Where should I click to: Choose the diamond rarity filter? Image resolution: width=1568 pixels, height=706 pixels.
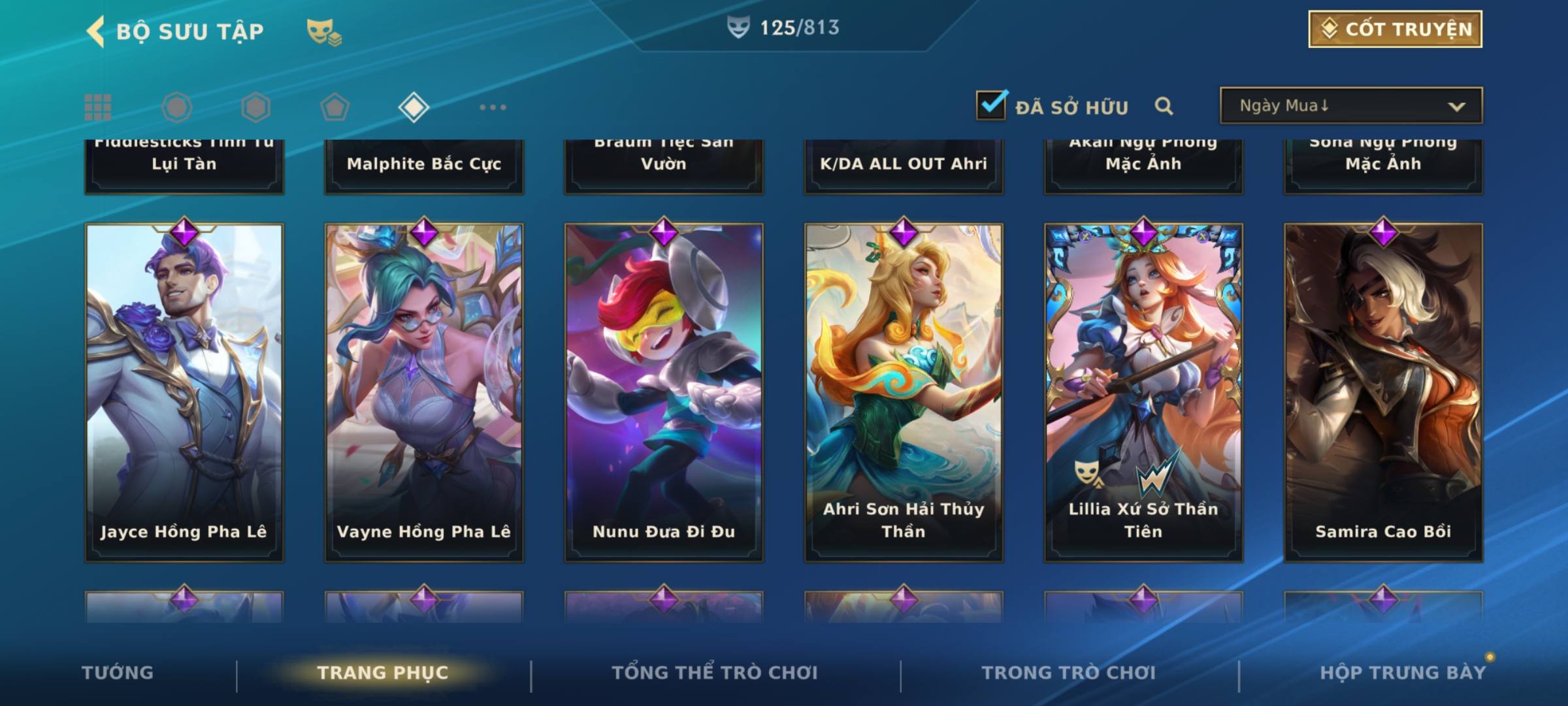coord(414,107)
